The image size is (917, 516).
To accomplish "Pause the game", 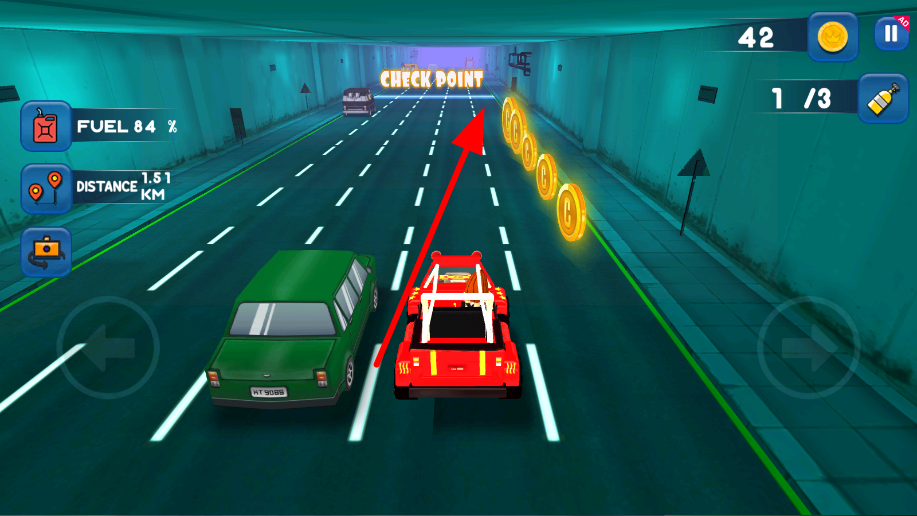I will [890, 34].
